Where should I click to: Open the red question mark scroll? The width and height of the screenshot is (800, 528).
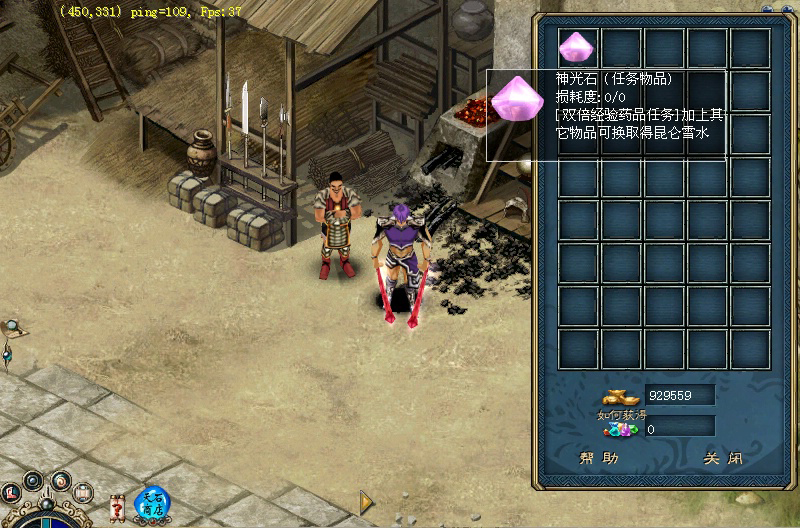click(x=118, y=507)
